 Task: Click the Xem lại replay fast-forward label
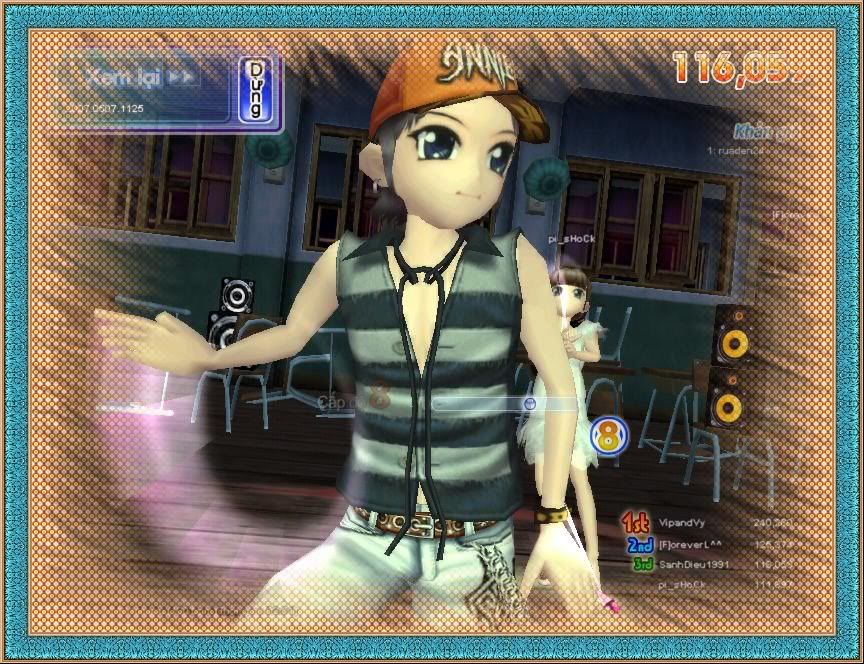click(x=141, y=76)
